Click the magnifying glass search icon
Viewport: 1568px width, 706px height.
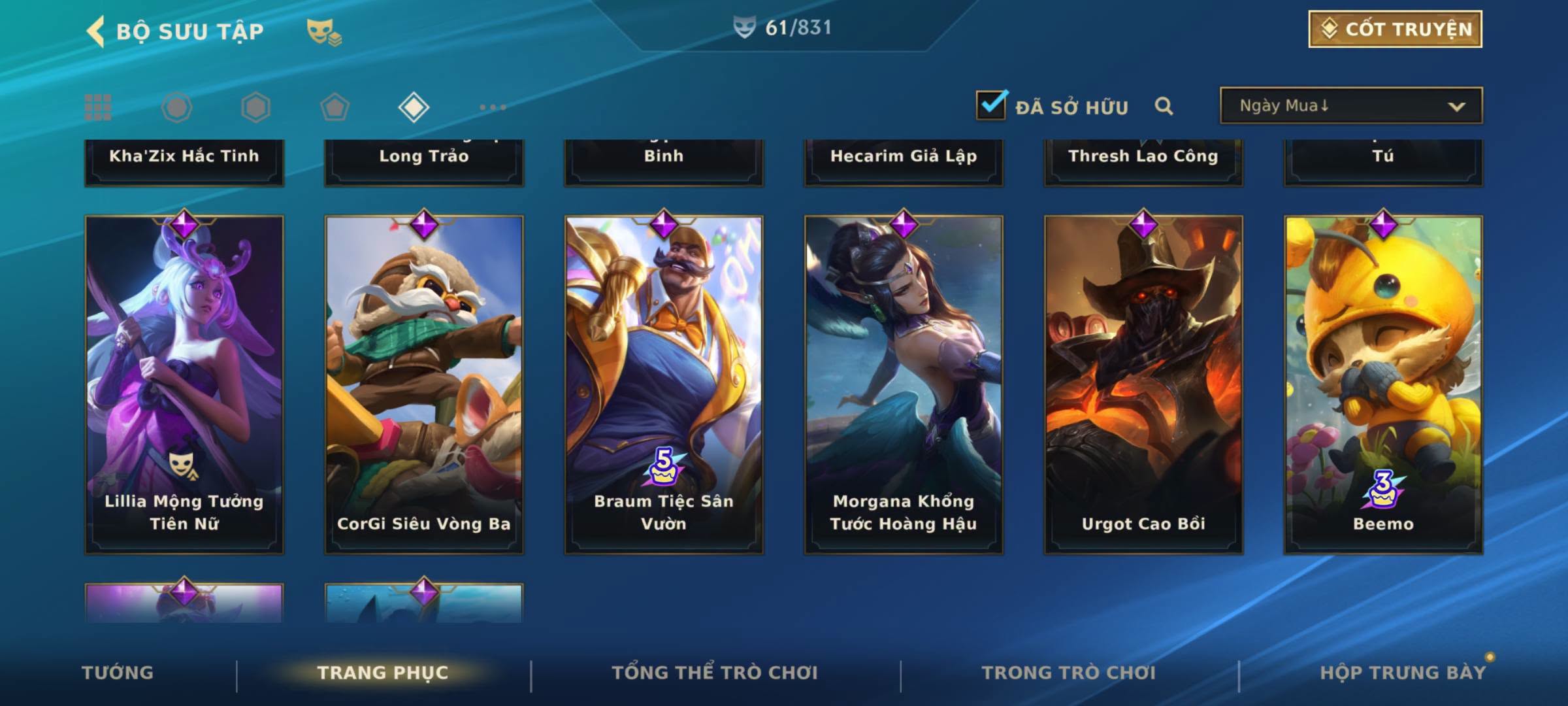[1164, 106]
